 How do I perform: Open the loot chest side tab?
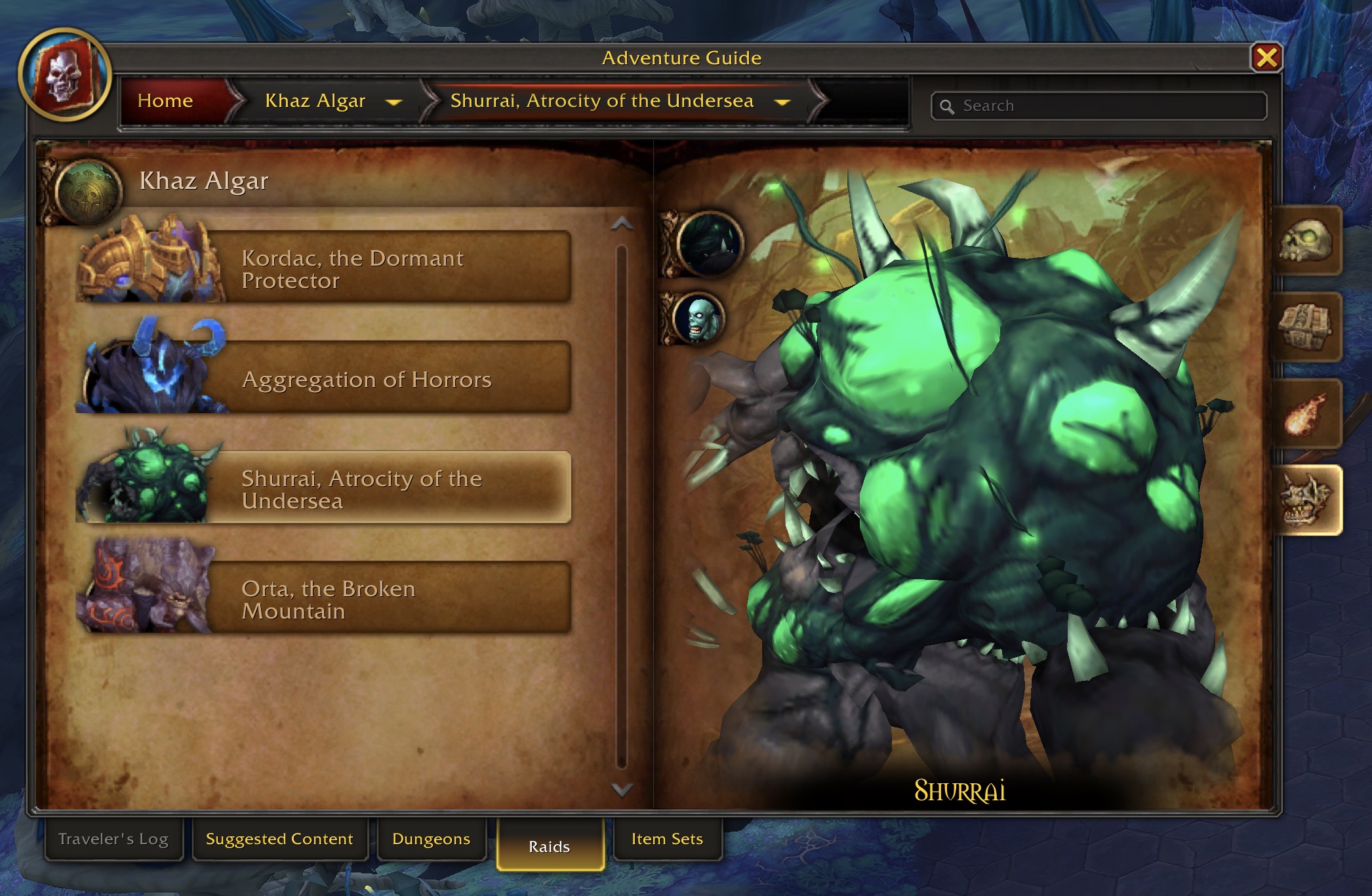[1306, 327]
